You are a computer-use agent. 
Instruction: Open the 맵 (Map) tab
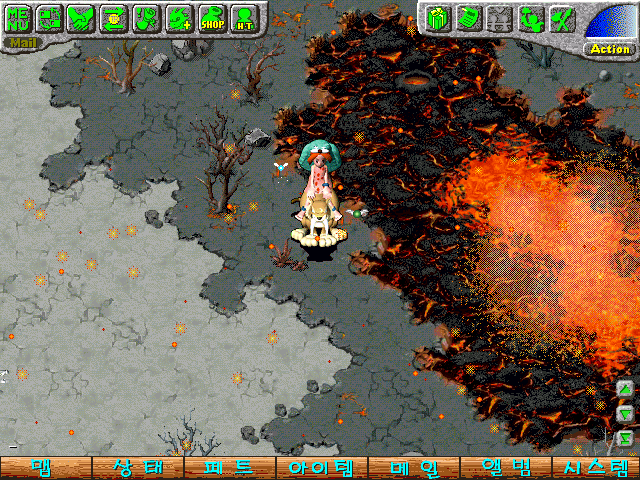[45, 468]
